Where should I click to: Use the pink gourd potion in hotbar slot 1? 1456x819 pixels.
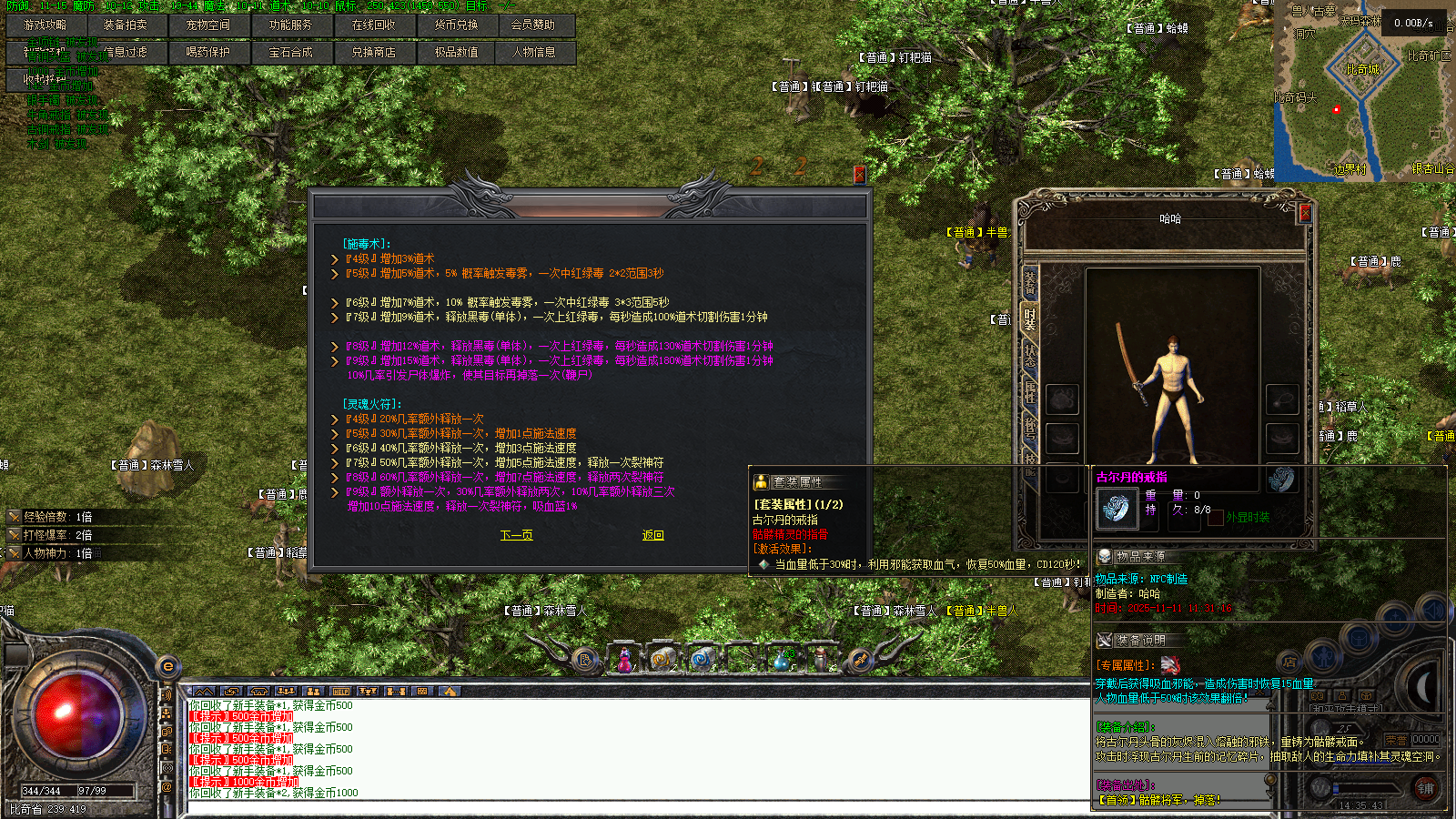[x=625, y=660]
